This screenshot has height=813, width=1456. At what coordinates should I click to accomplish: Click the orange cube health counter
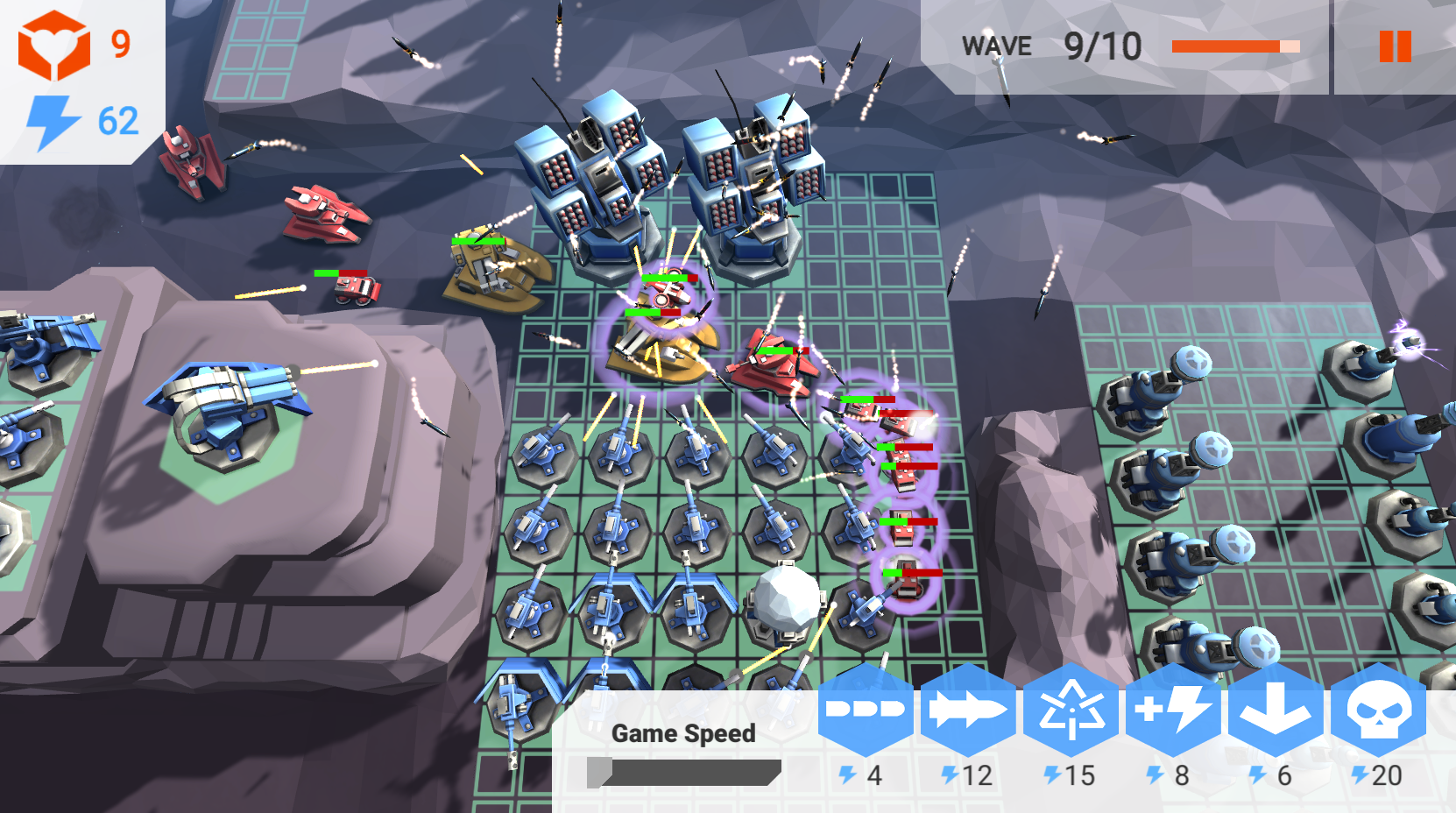coord(74,42)
